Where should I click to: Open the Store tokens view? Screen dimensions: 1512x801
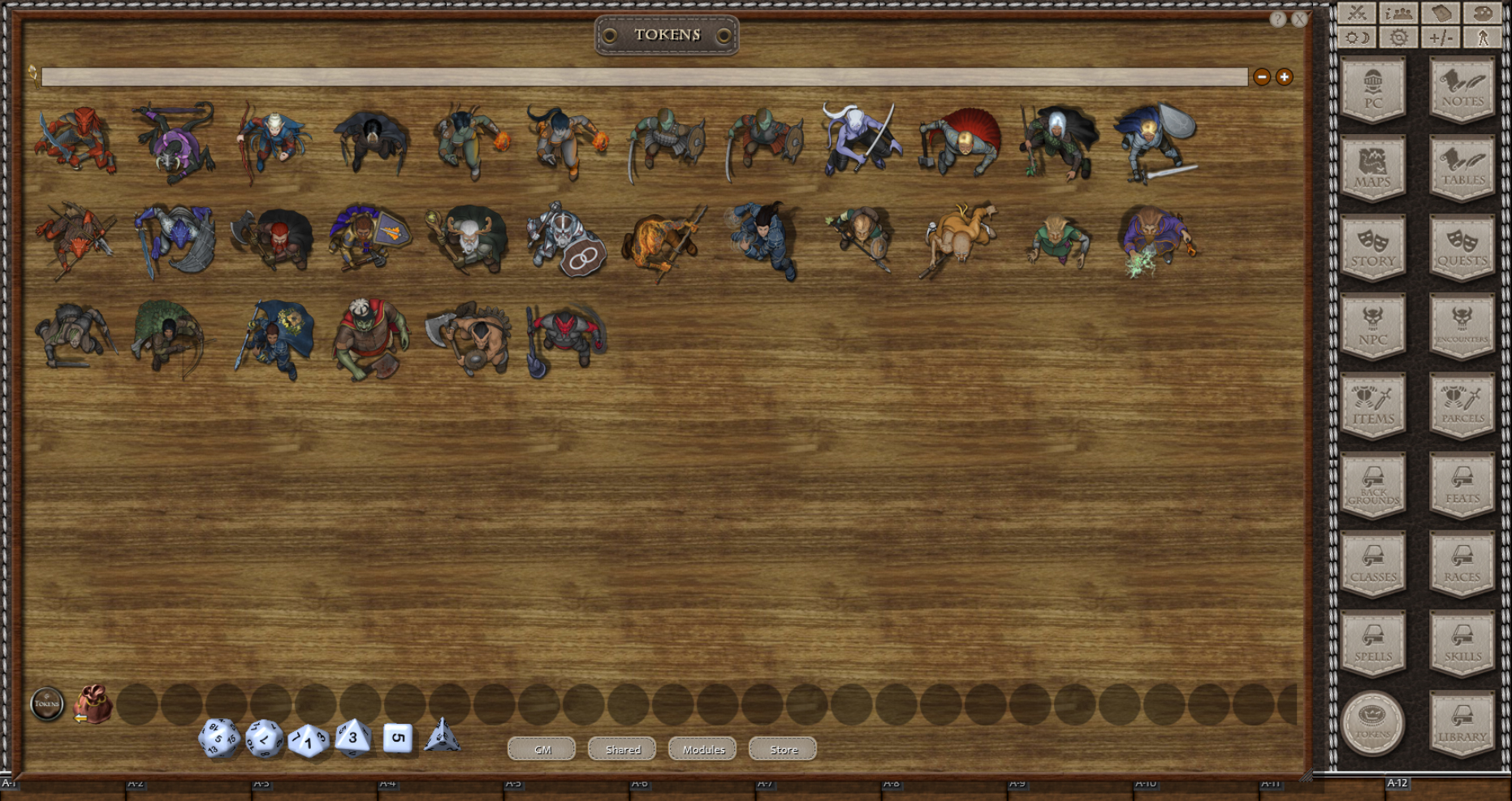[x=781, y=749]
